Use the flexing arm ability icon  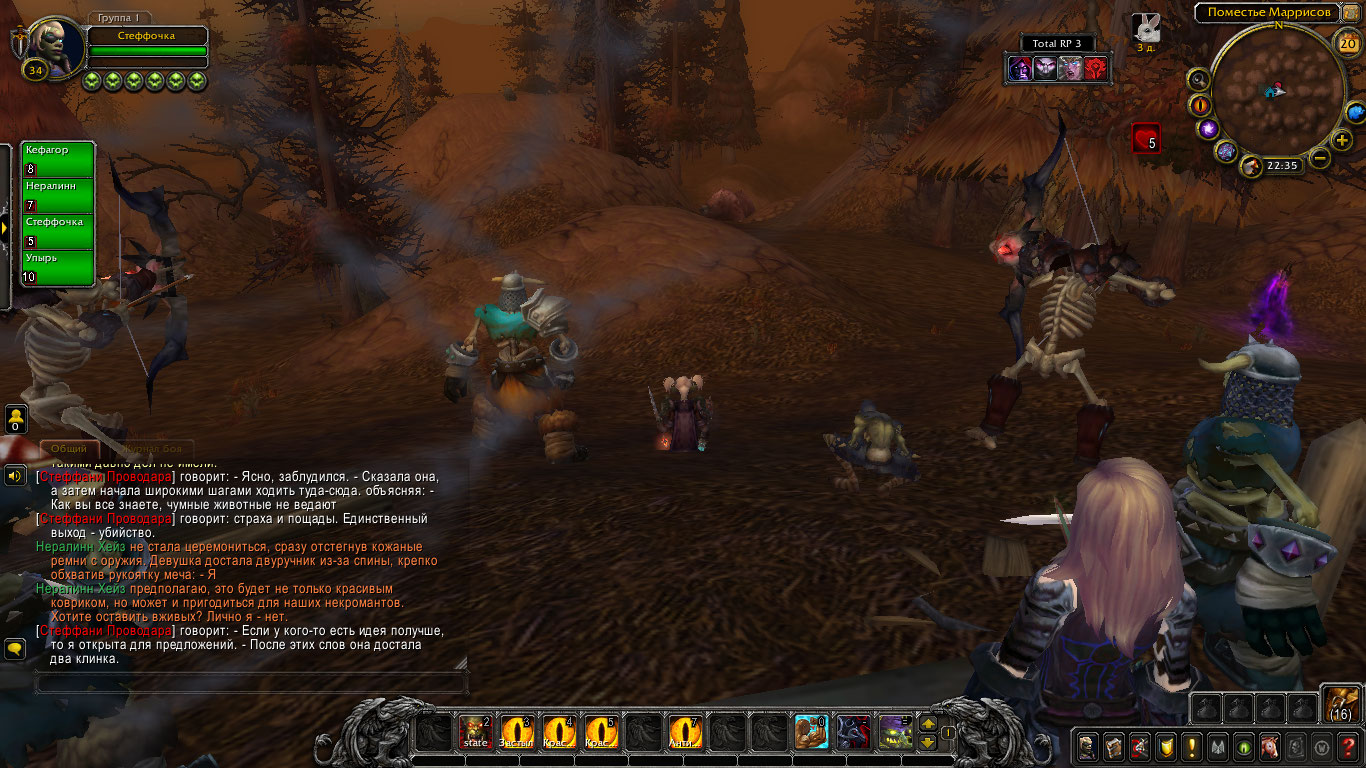click(x=811, y=733)
